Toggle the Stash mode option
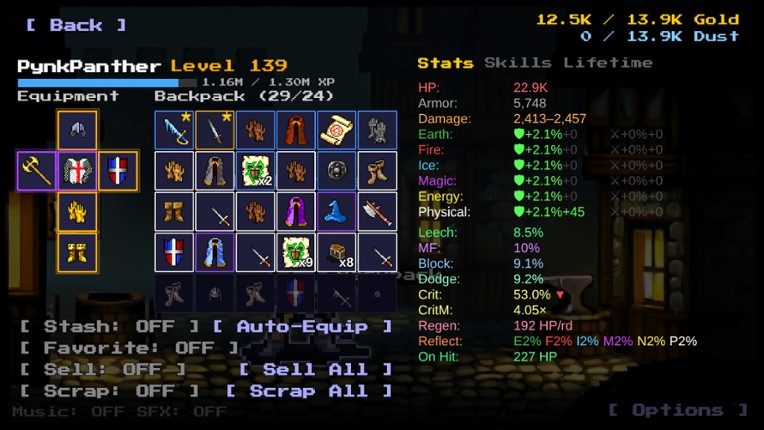 click(110, 327)
